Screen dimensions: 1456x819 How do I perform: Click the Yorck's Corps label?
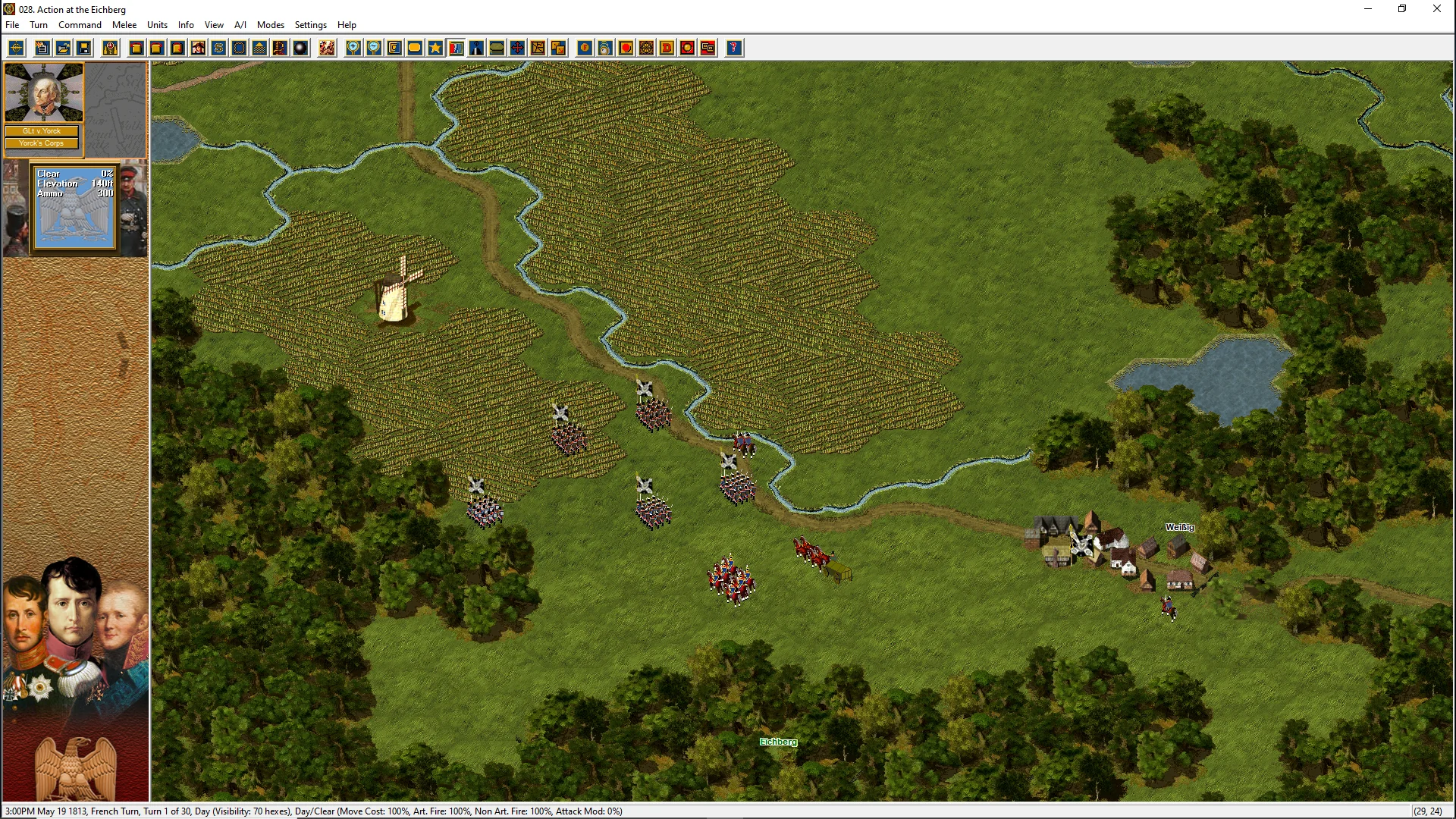pos(42,143)
